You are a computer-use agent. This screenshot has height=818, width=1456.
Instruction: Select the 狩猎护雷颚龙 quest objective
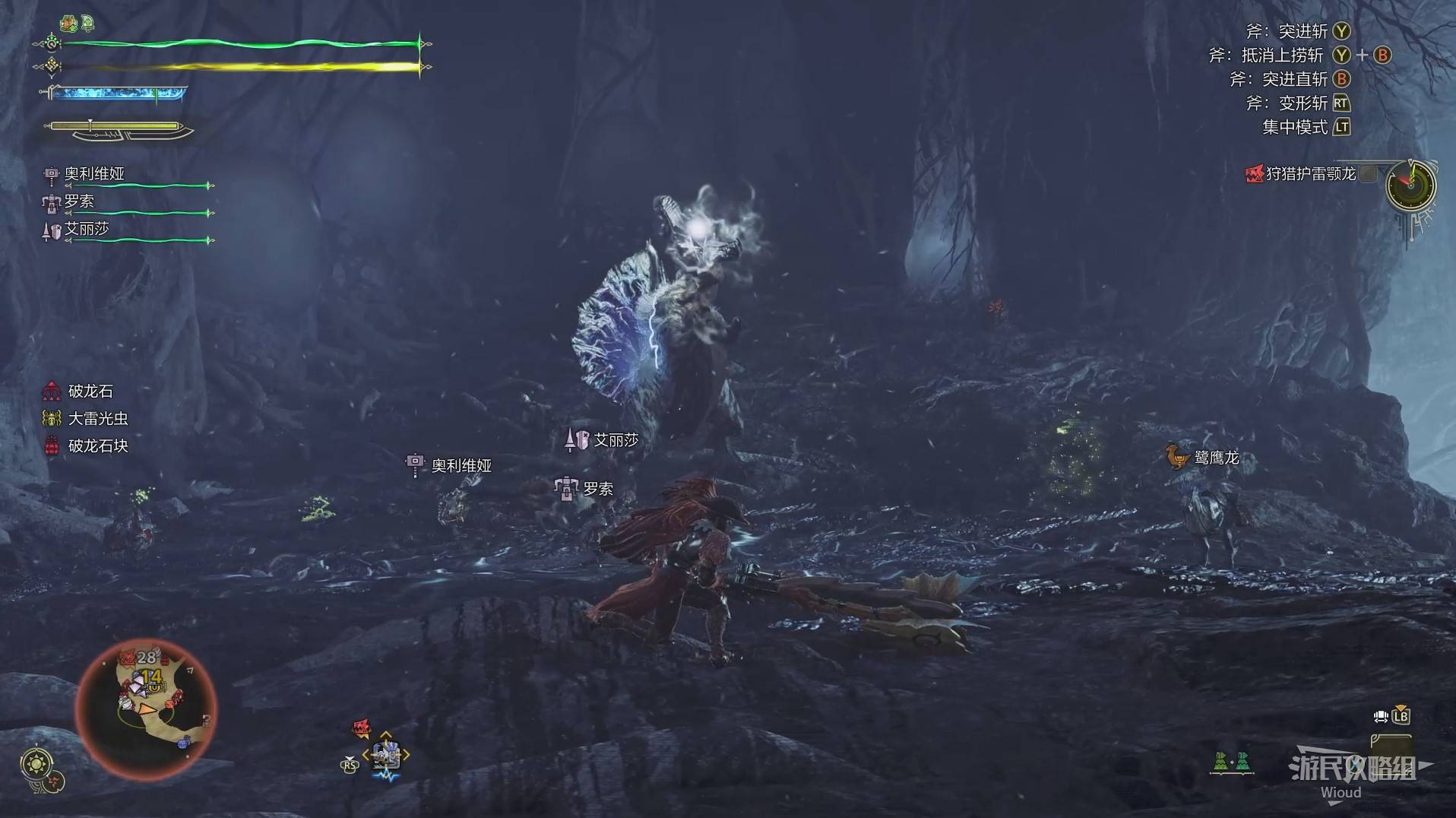tap(1309, 174)
